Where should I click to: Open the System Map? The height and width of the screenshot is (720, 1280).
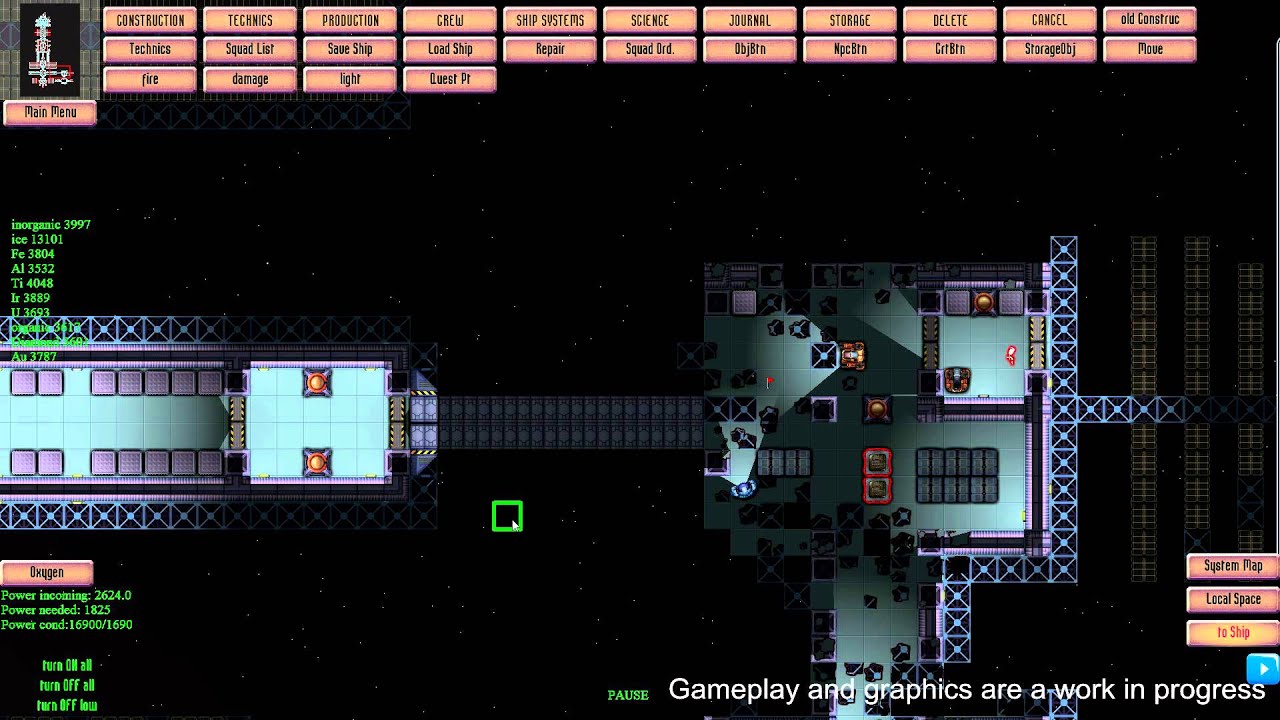pyautogui.click(x=1233, y=566)
